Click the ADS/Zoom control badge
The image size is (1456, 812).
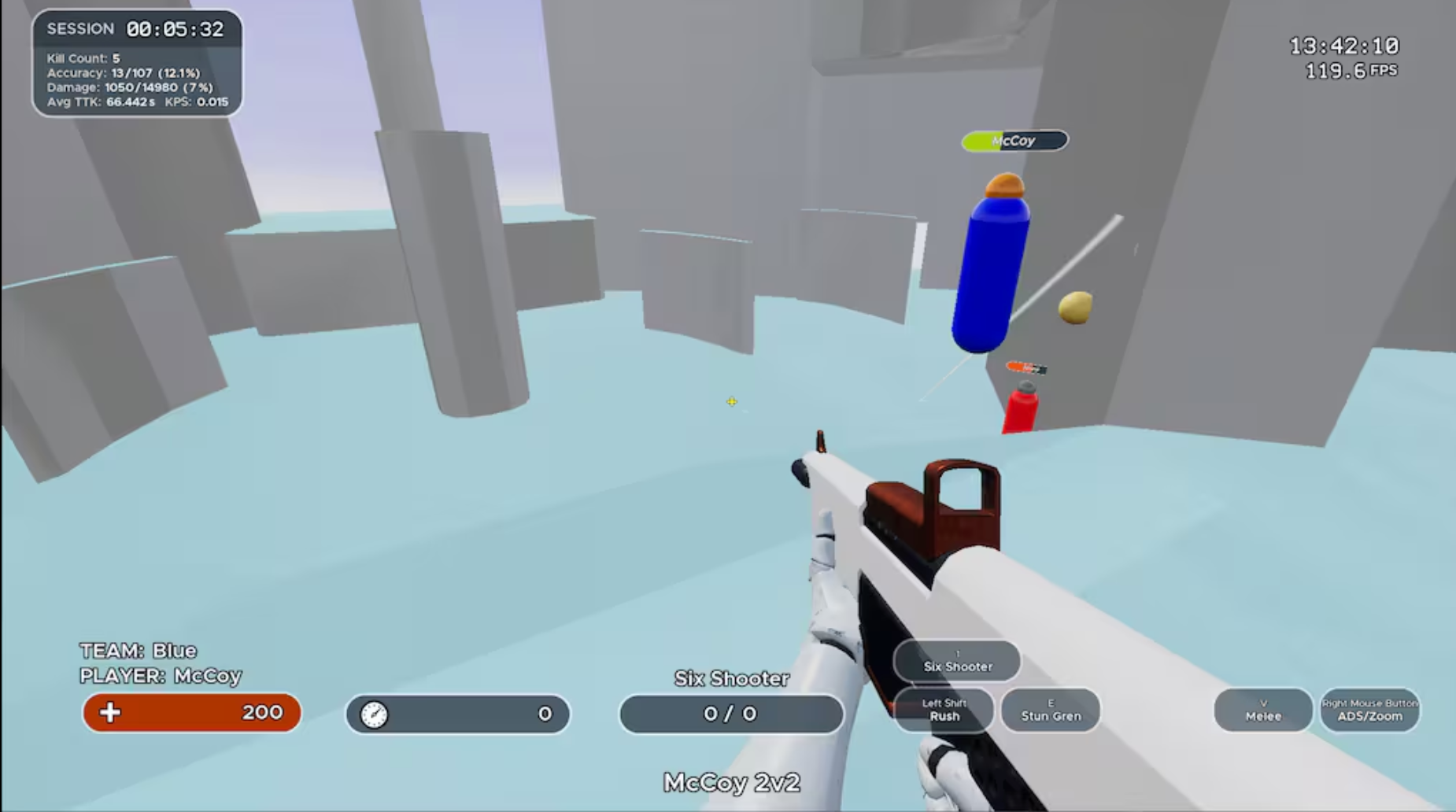(1369, 710)
